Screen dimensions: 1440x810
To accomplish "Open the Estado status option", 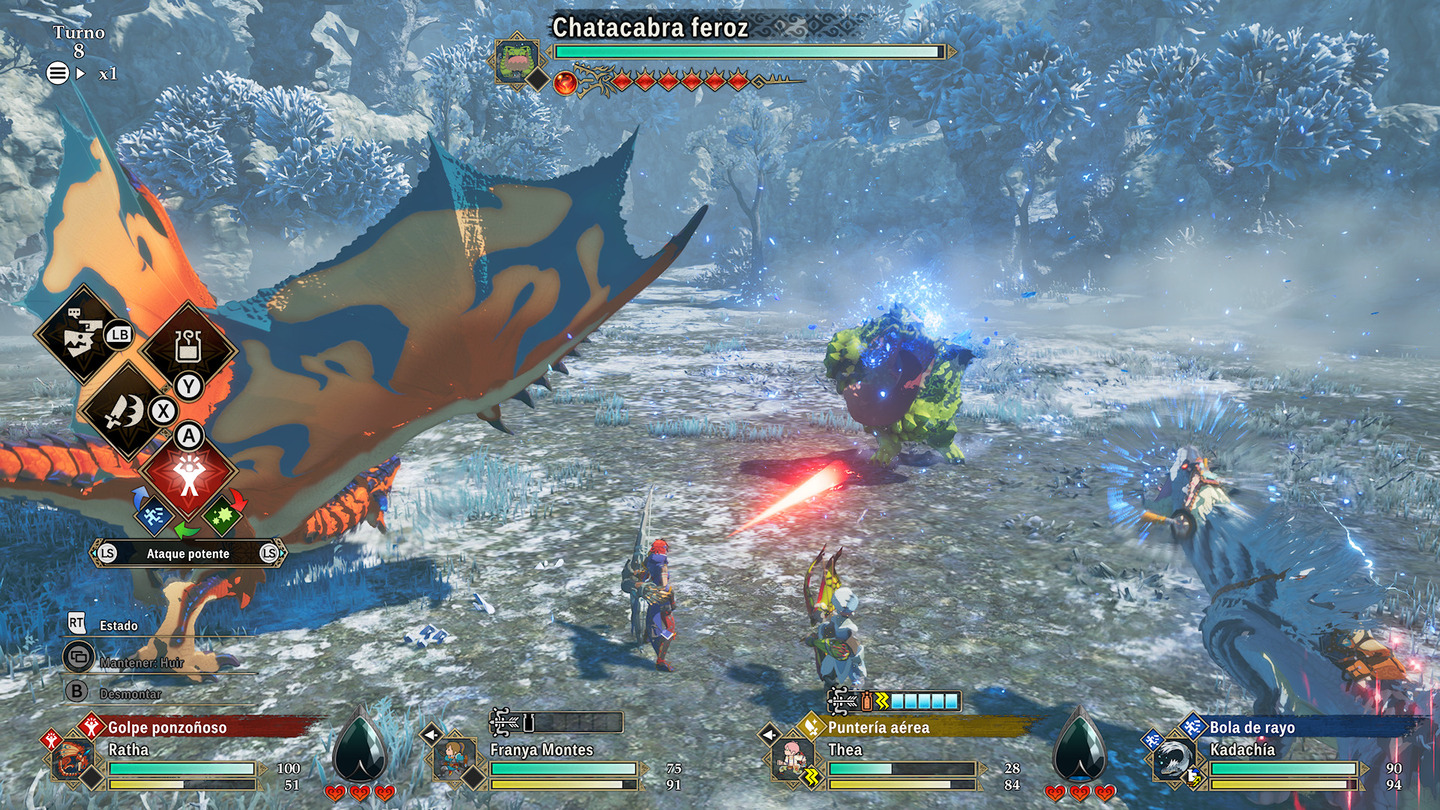I will [x=118, y=625].
